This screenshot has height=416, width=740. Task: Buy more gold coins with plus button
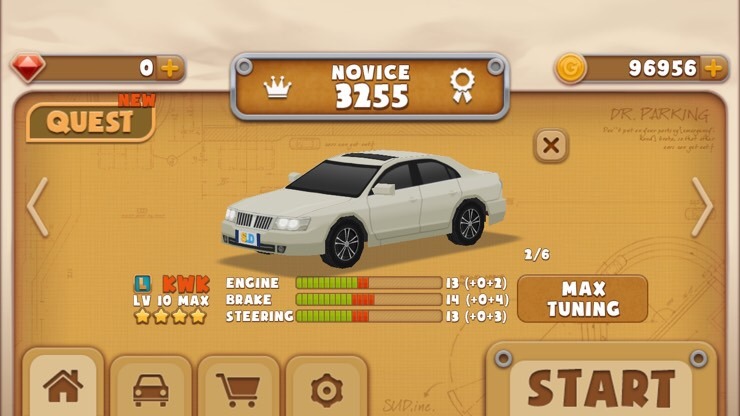713,68
